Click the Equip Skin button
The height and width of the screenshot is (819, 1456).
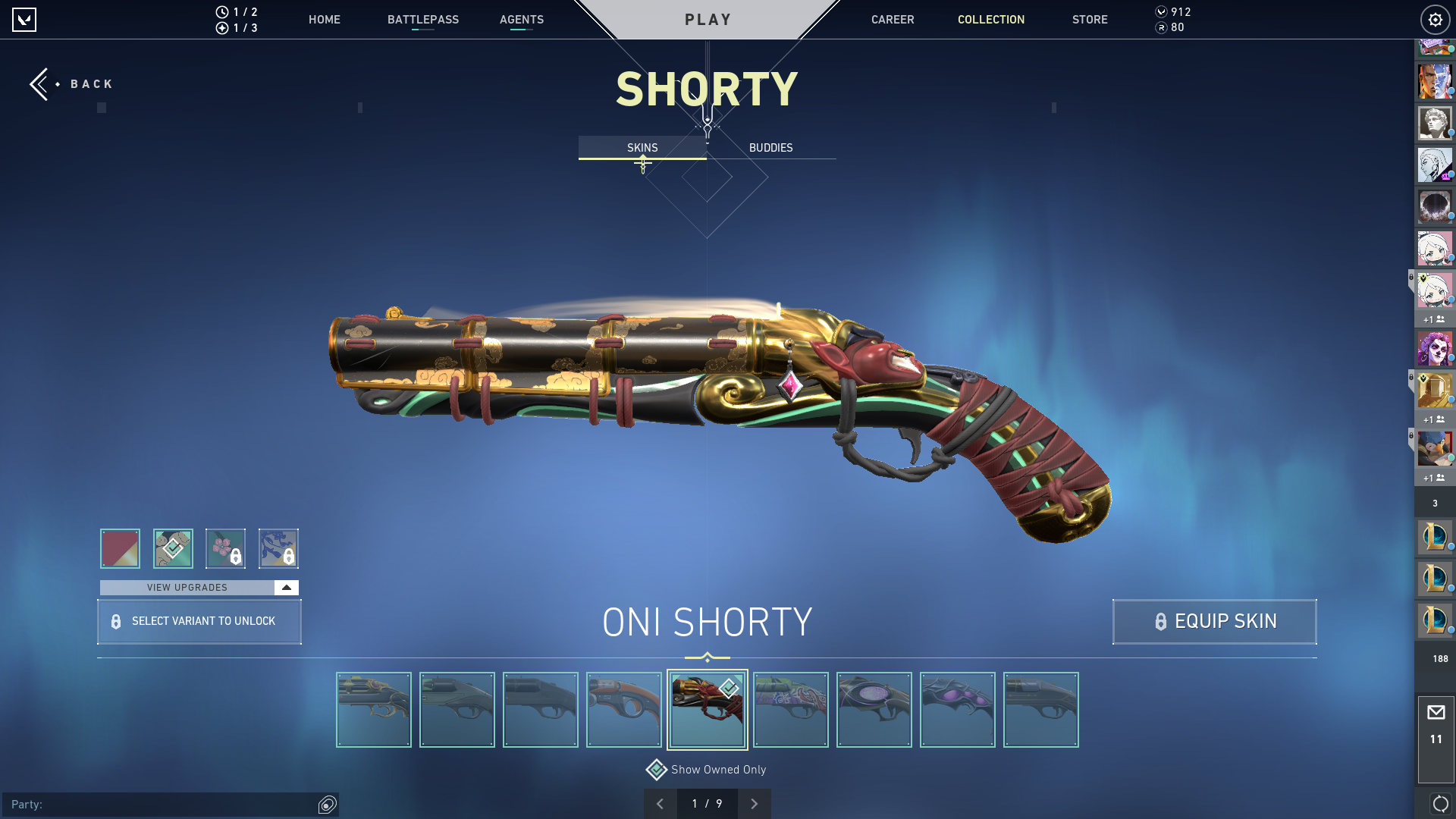[1213, 621]
